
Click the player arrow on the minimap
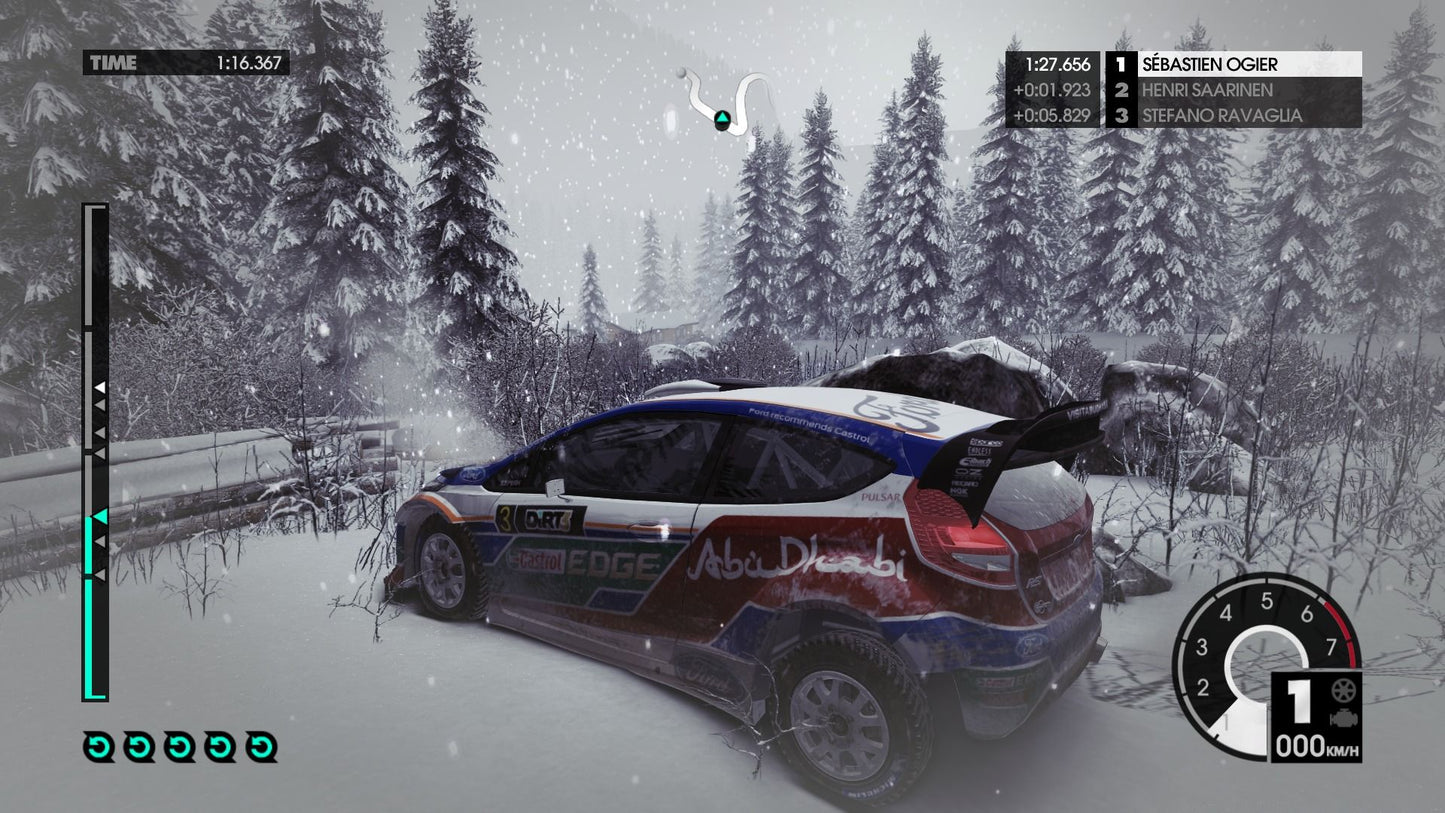(720, 120)
